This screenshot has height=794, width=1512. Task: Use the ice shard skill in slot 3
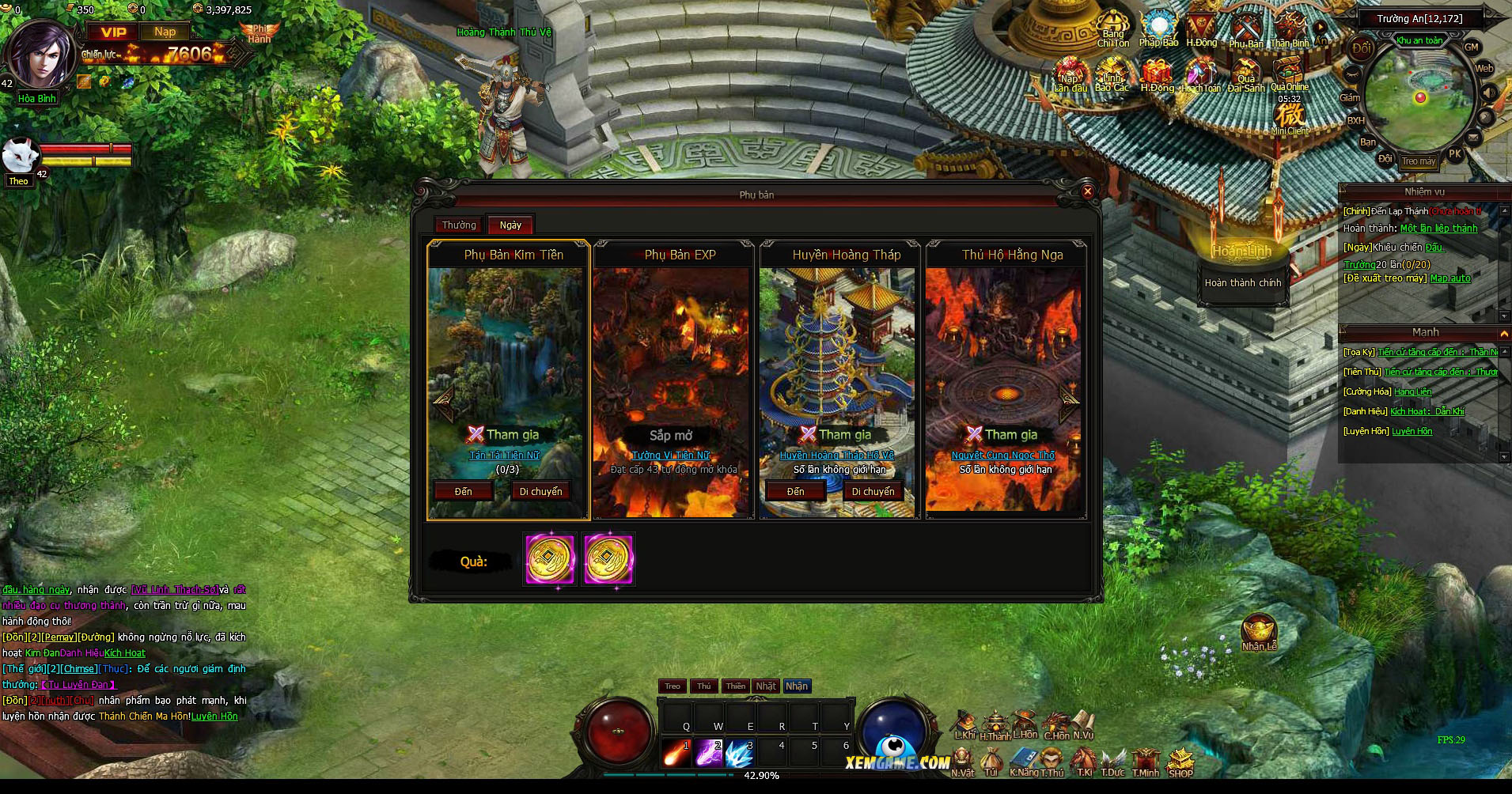[740, 752]
